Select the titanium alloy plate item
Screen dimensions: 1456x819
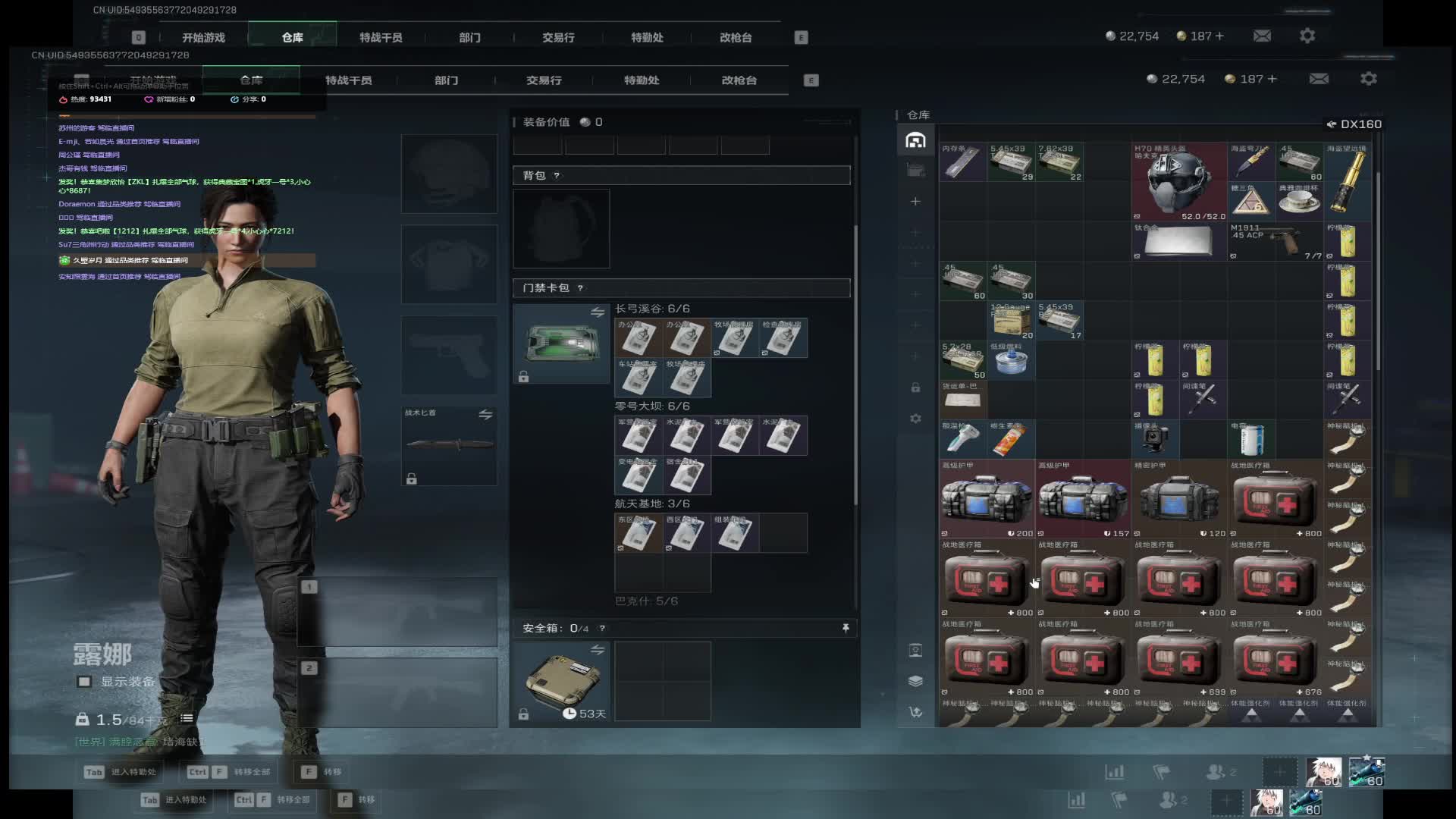1178,241
